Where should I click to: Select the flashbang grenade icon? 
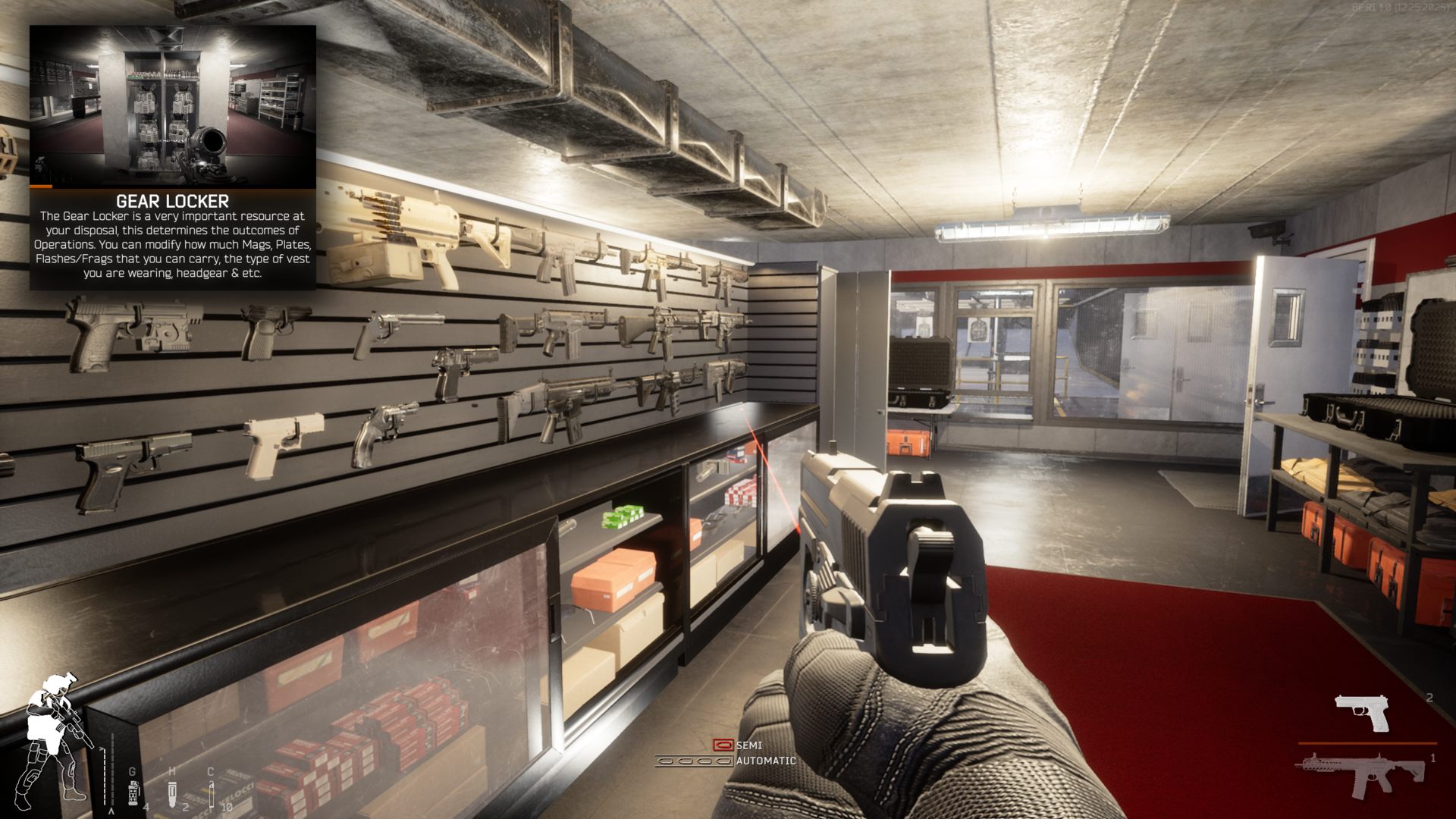coord(133,794)
